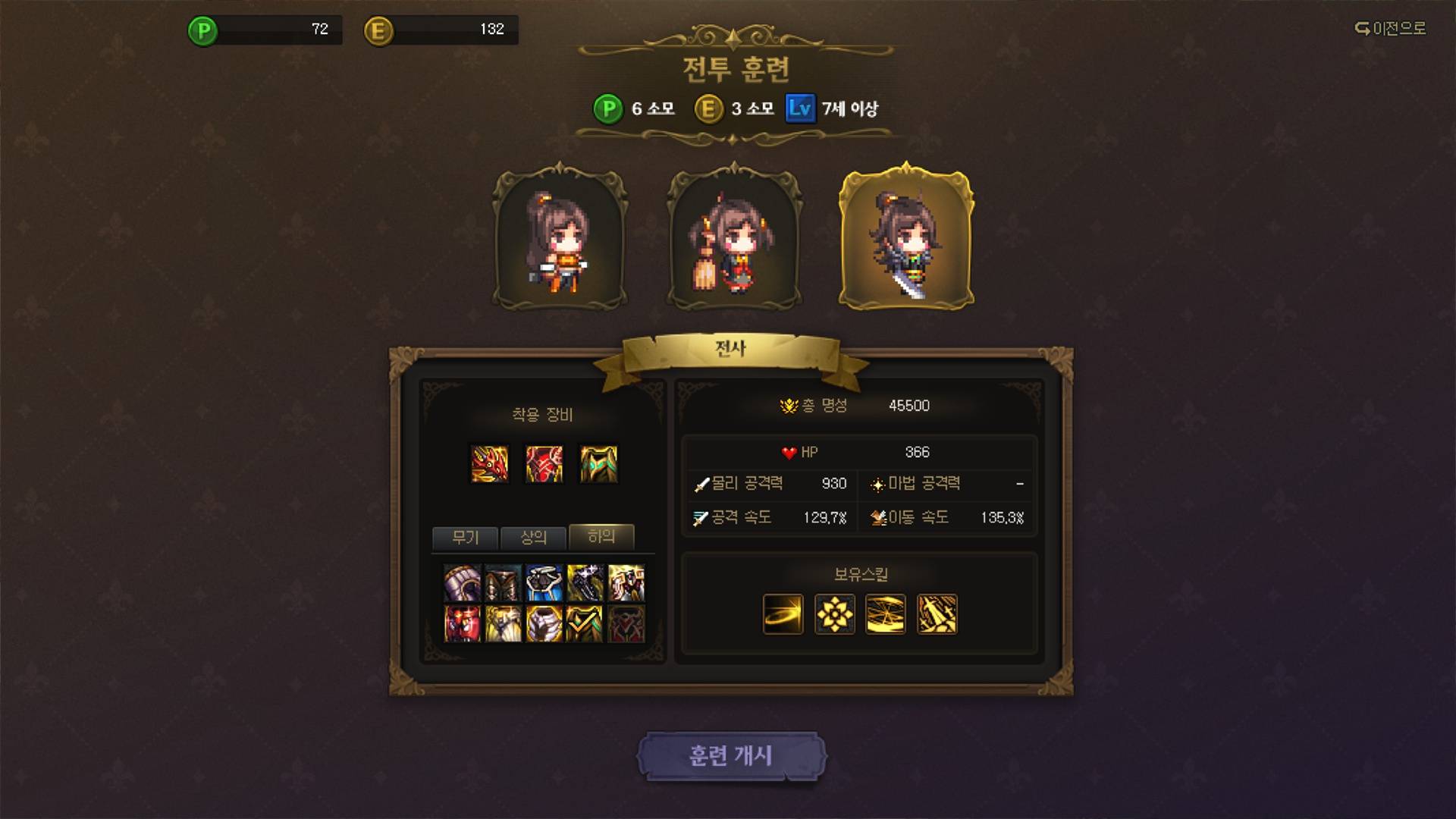Choose the check-marked gold-green pants item

pyautogui.click(x=585, y=623)
